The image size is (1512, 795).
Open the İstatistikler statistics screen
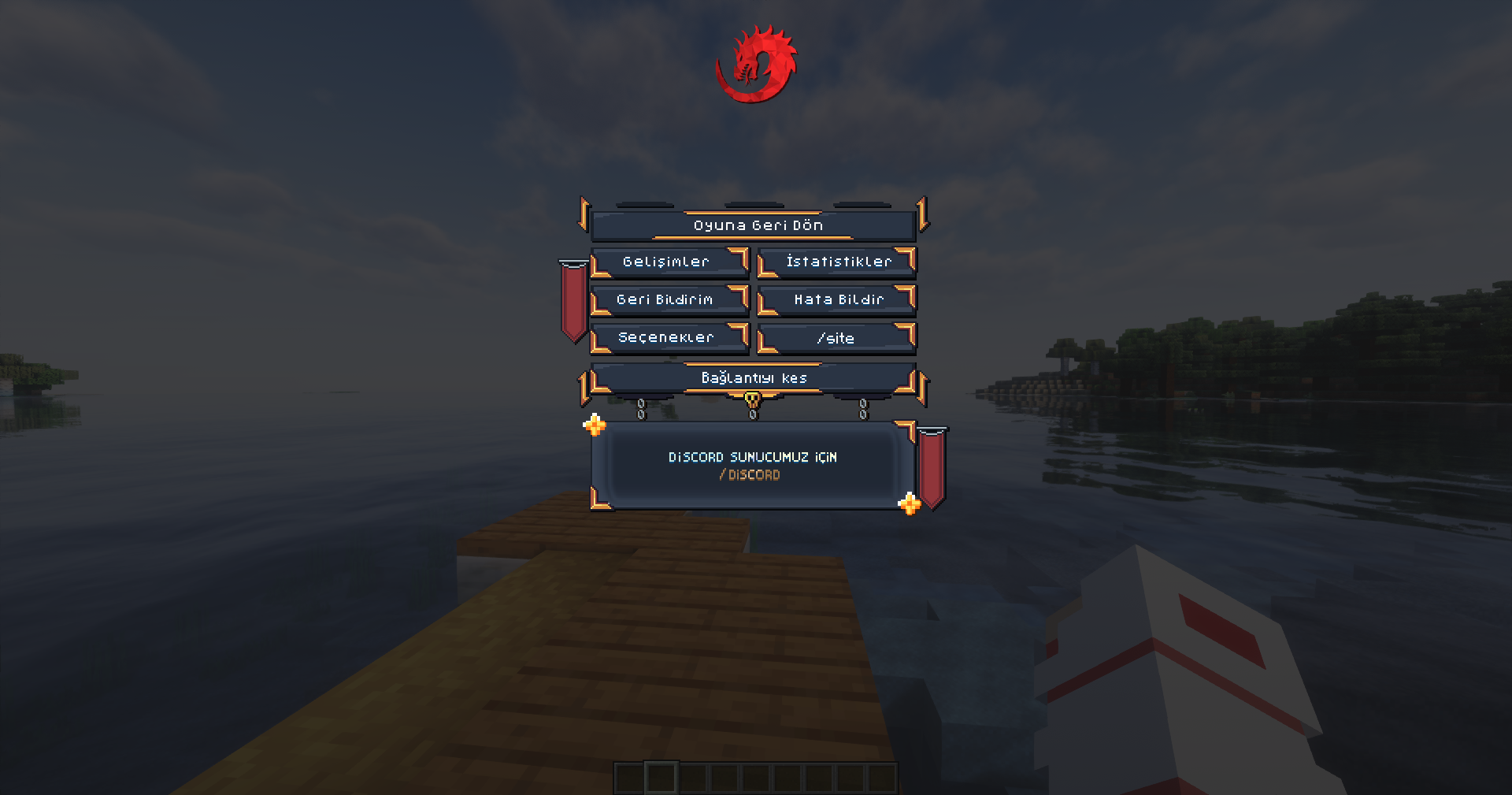836,261
